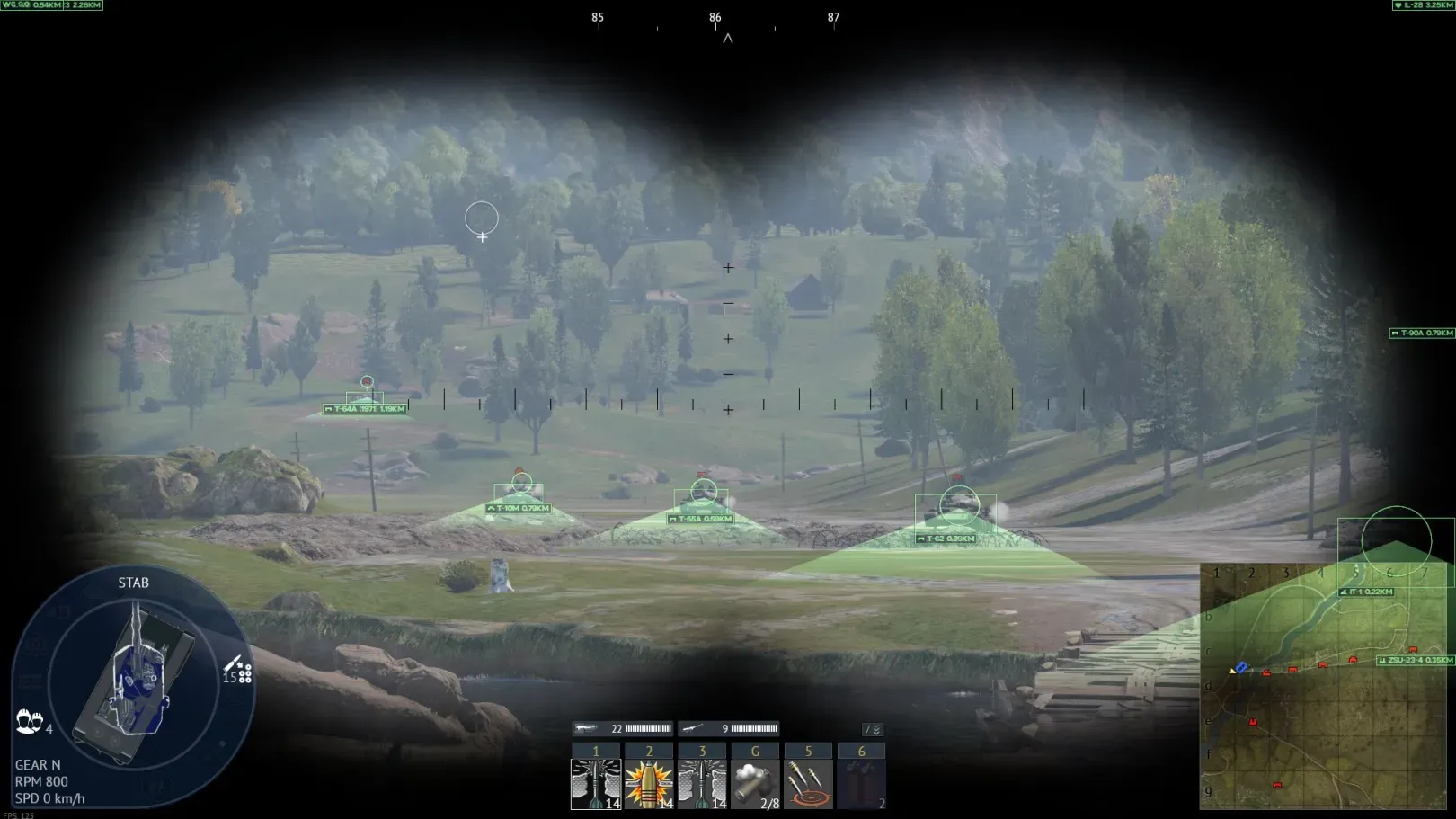This screenshot has width=1456, height=819.
Task: Target the T-62 enemy marker label
Action: point(946,539)
